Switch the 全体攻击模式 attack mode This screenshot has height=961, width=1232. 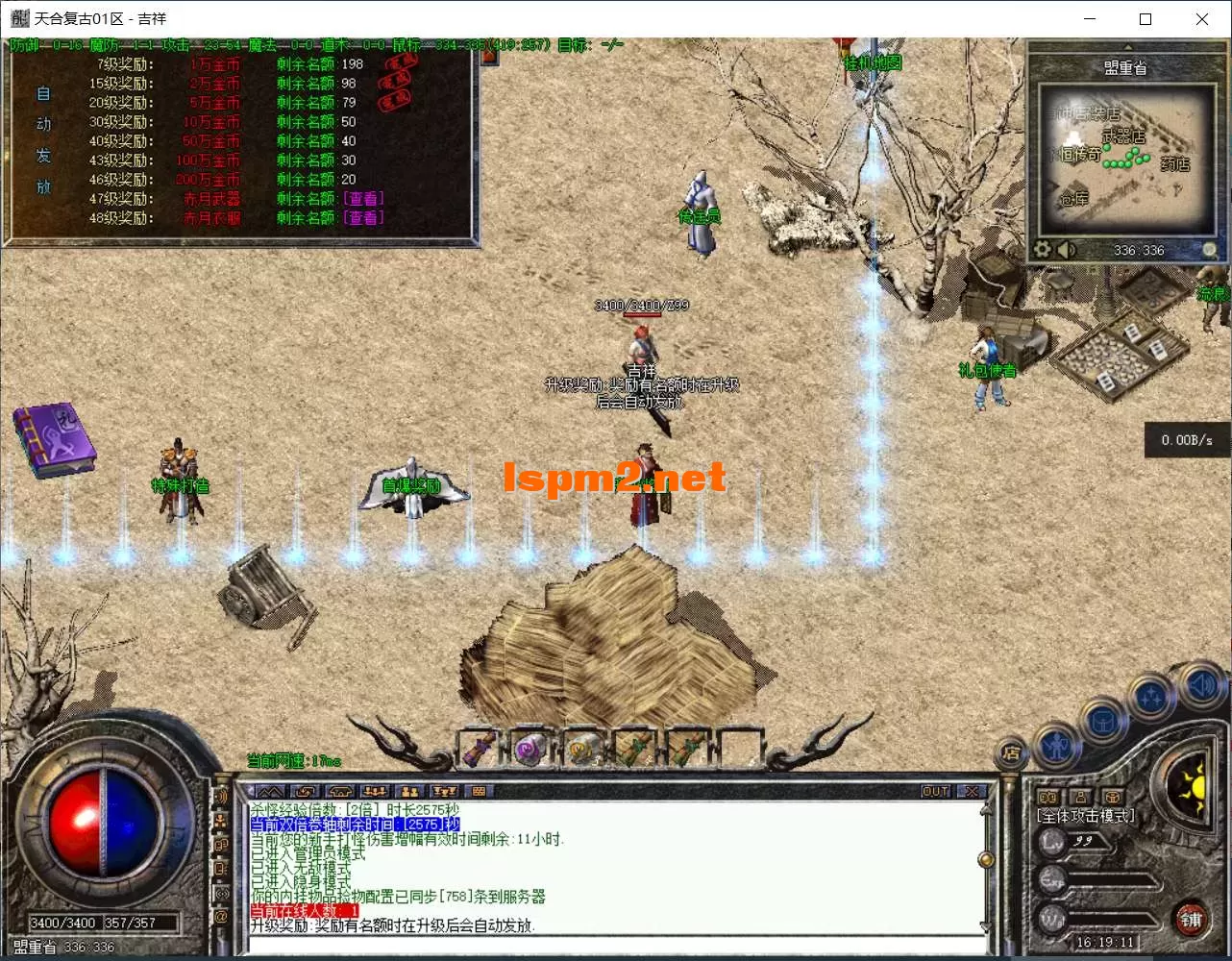[x=1086, y=816]
